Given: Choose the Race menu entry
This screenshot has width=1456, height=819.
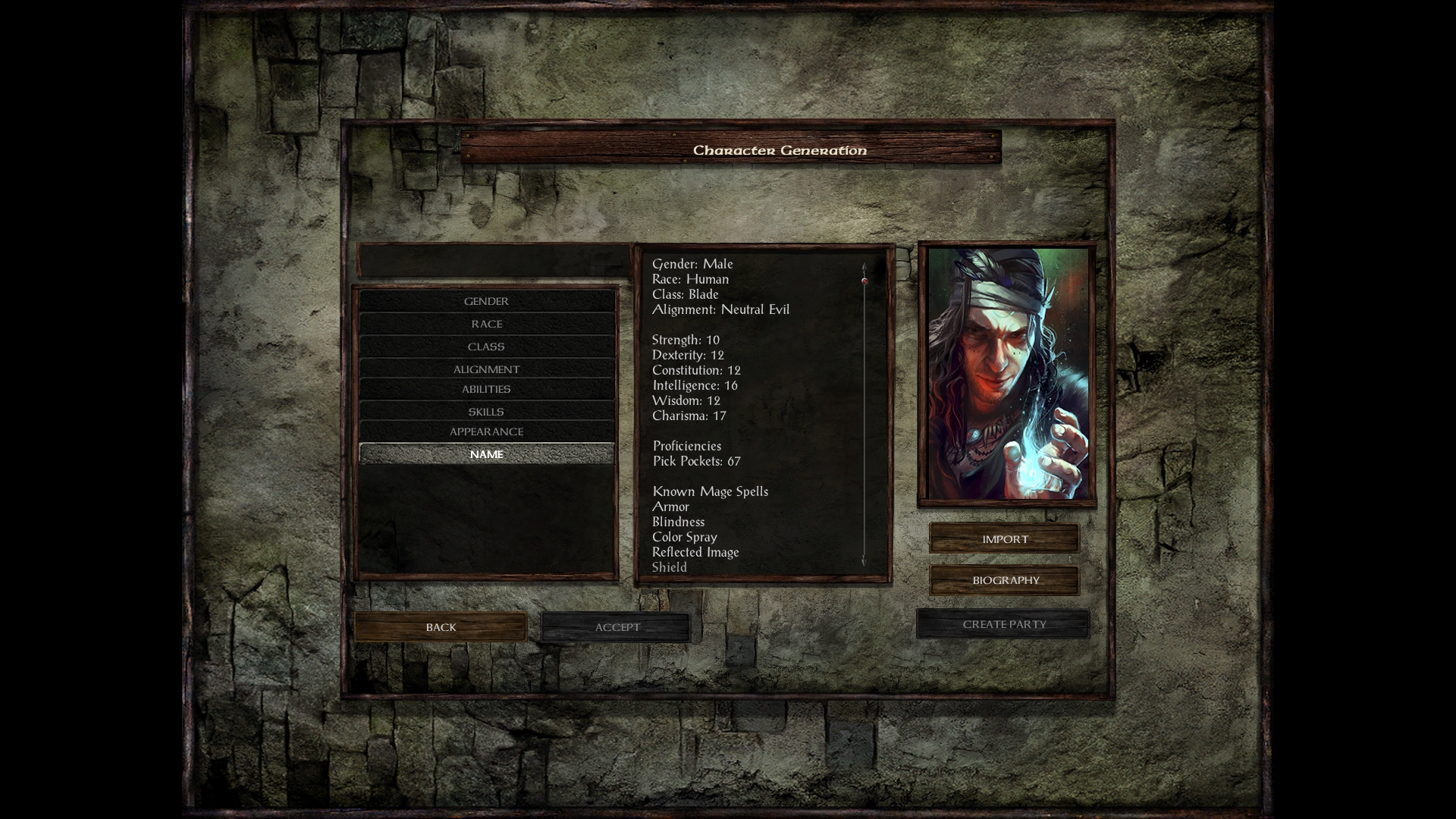Looking at the screenshot, I should pyautogui.click(x=486, y=324).
